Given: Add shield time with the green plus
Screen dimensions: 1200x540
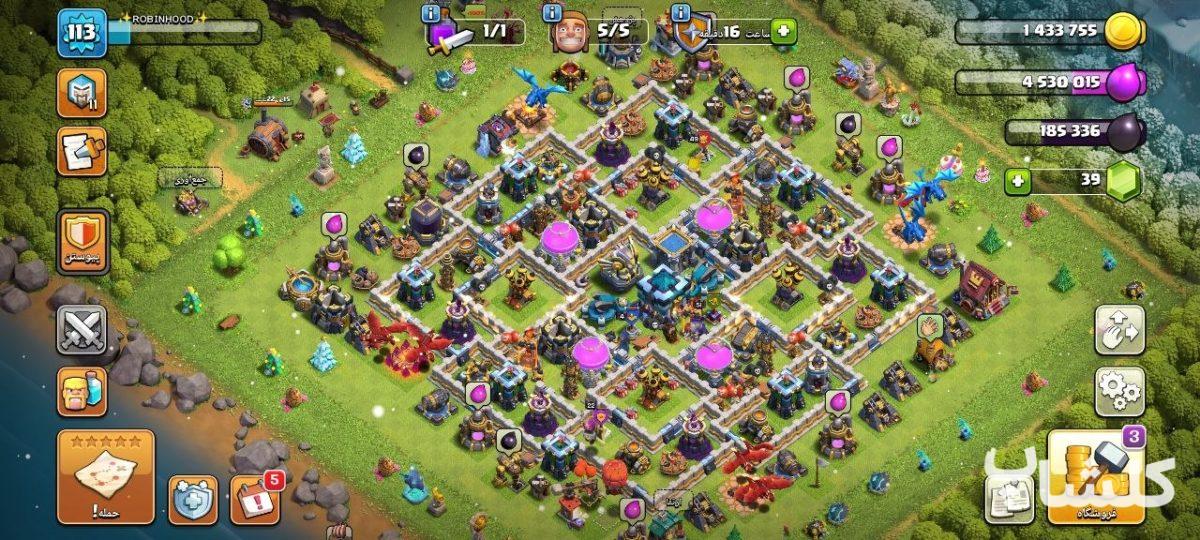Looking at the screenshot, I should pos(782,32).
